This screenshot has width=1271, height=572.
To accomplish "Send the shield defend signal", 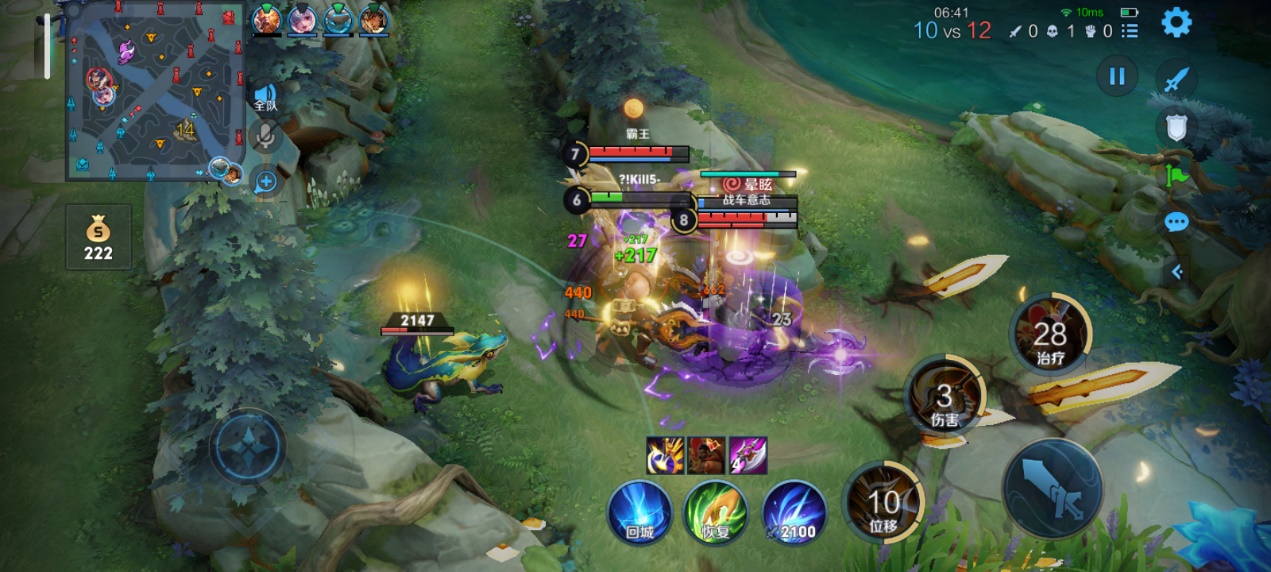I will [1177, 126].
